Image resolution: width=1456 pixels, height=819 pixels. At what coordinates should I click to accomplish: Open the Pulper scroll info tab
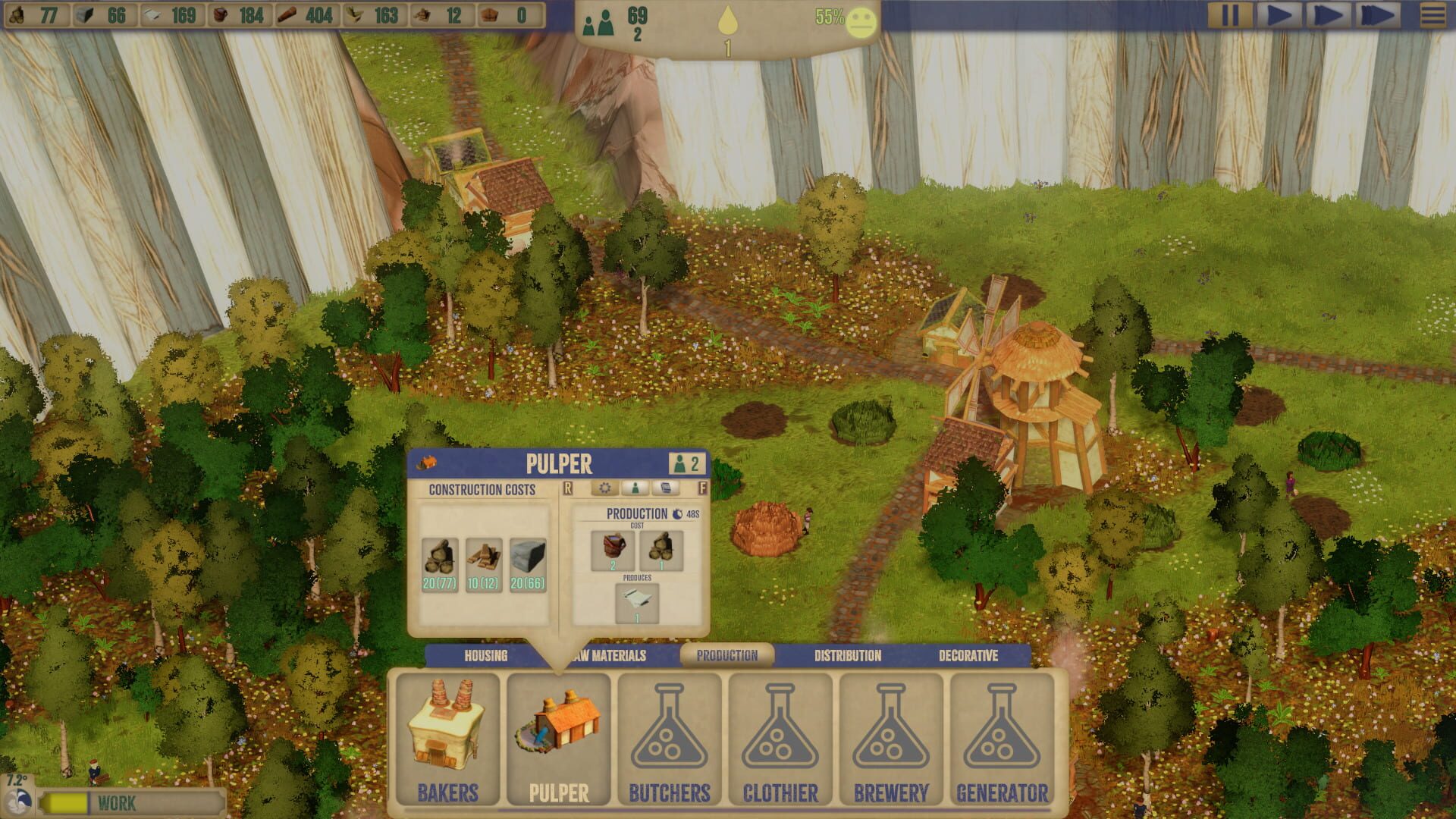pyautogui.click(x=665, y=488)
